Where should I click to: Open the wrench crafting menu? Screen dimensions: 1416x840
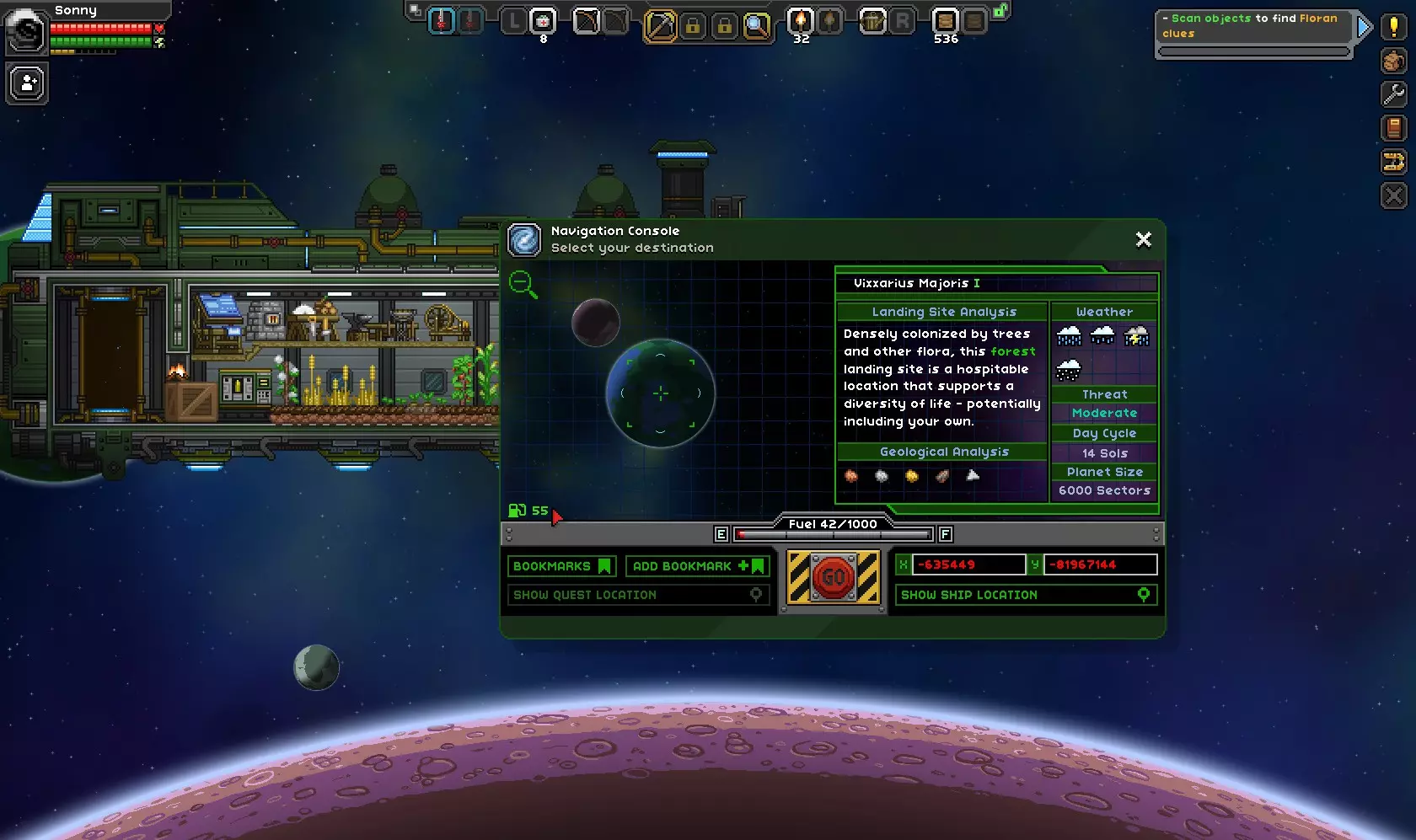pyautogui.click(x=1394, y=94)
